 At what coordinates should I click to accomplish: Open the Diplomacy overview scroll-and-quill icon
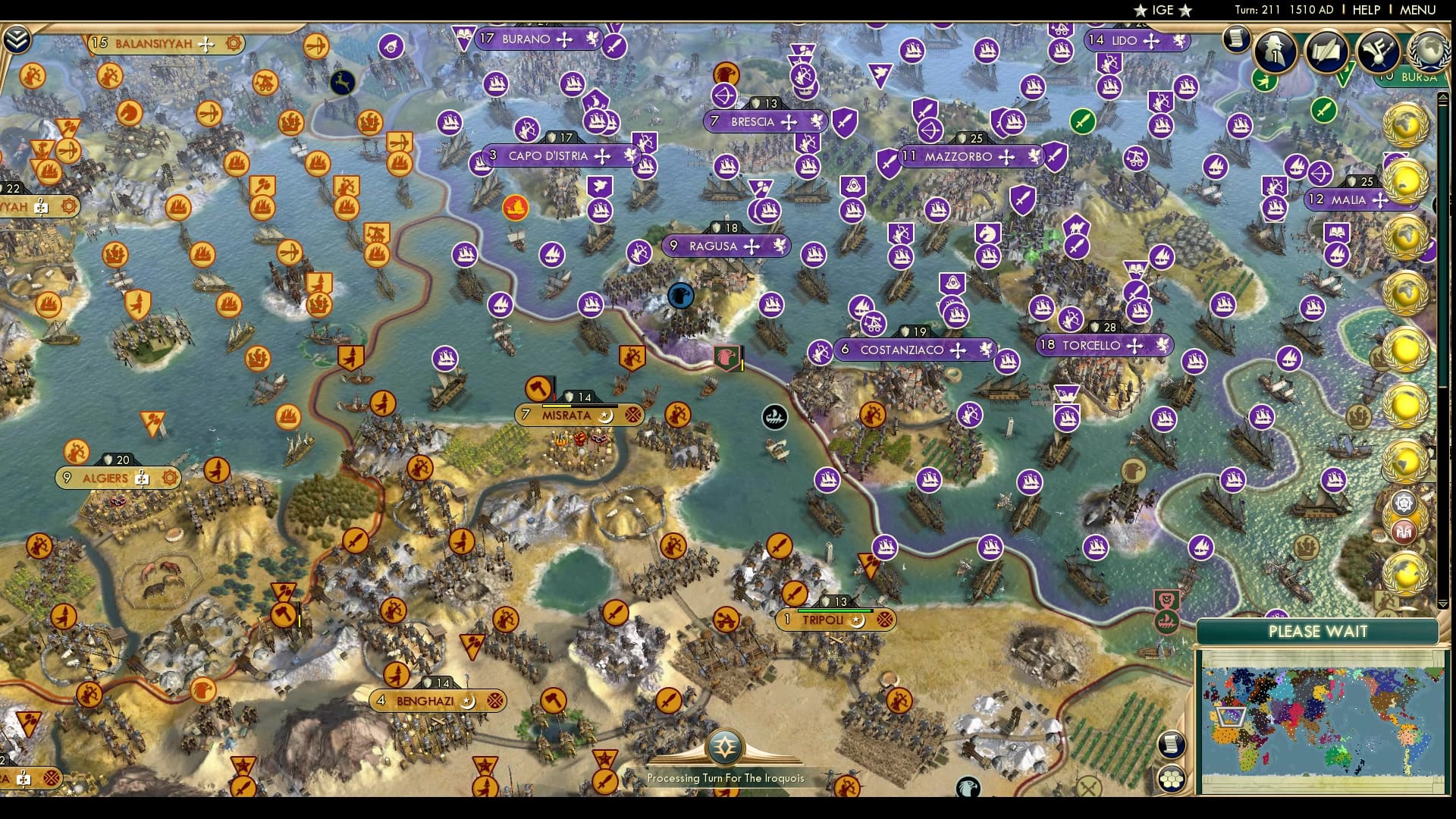click(1326, 52)
